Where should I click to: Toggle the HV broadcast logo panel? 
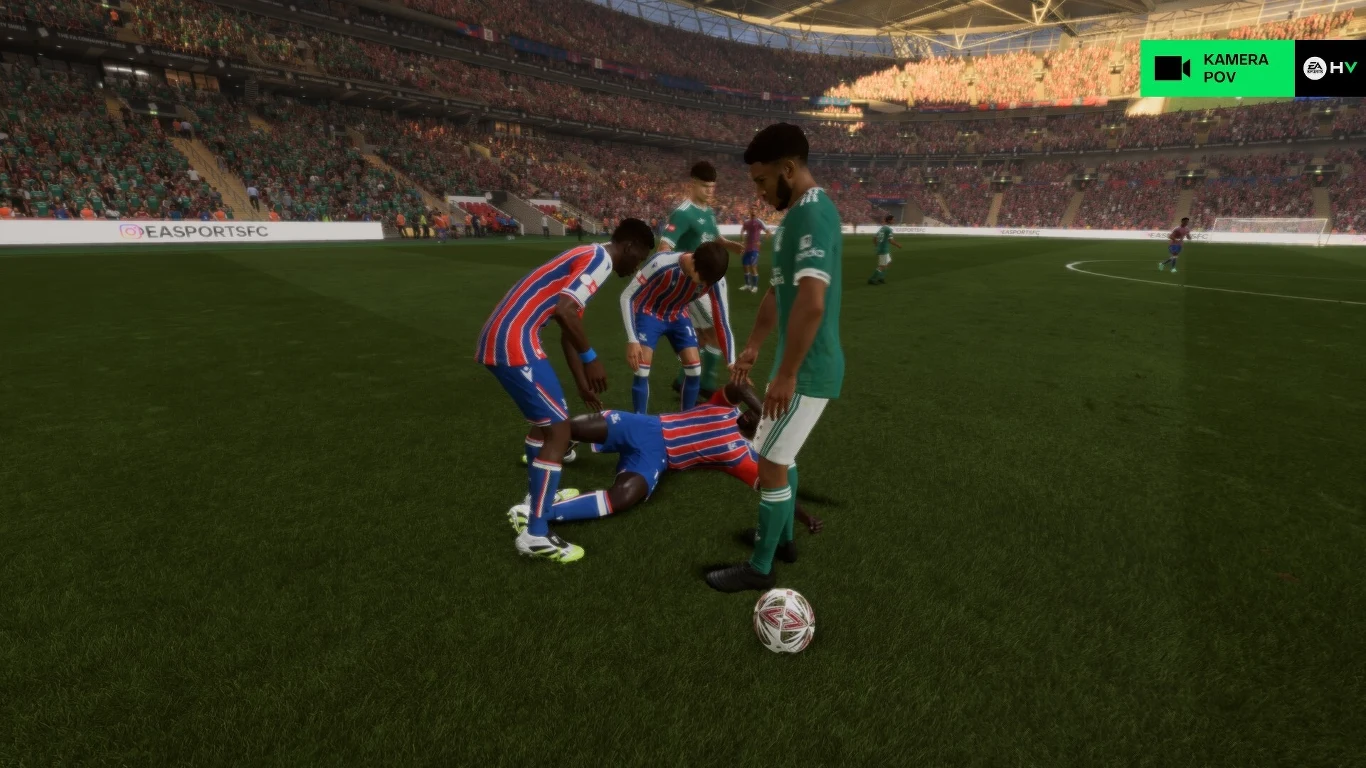point(1330,67)
